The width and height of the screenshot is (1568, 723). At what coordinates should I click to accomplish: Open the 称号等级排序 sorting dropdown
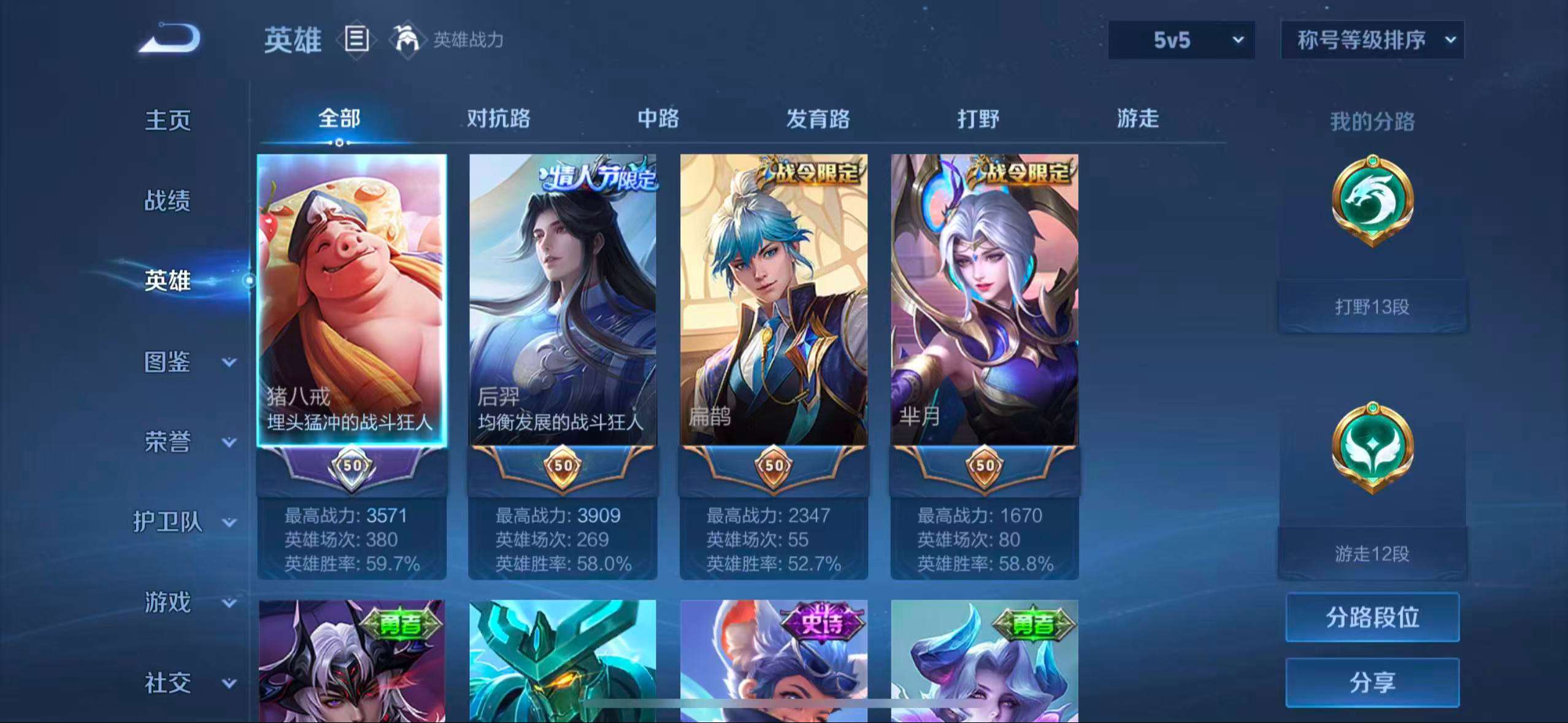pos(1371,40)
